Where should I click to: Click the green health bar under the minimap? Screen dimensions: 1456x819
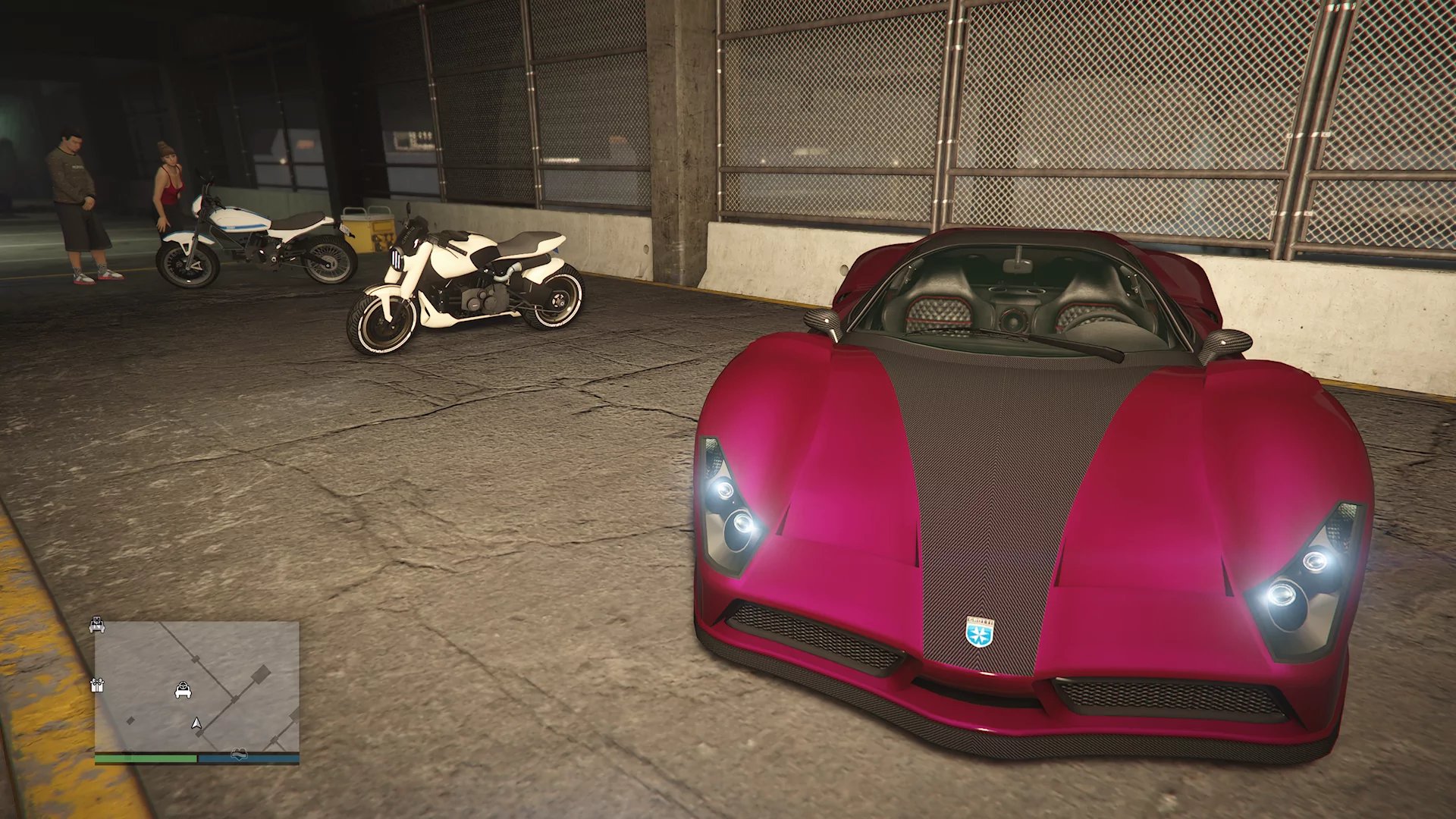click(145, 758)
